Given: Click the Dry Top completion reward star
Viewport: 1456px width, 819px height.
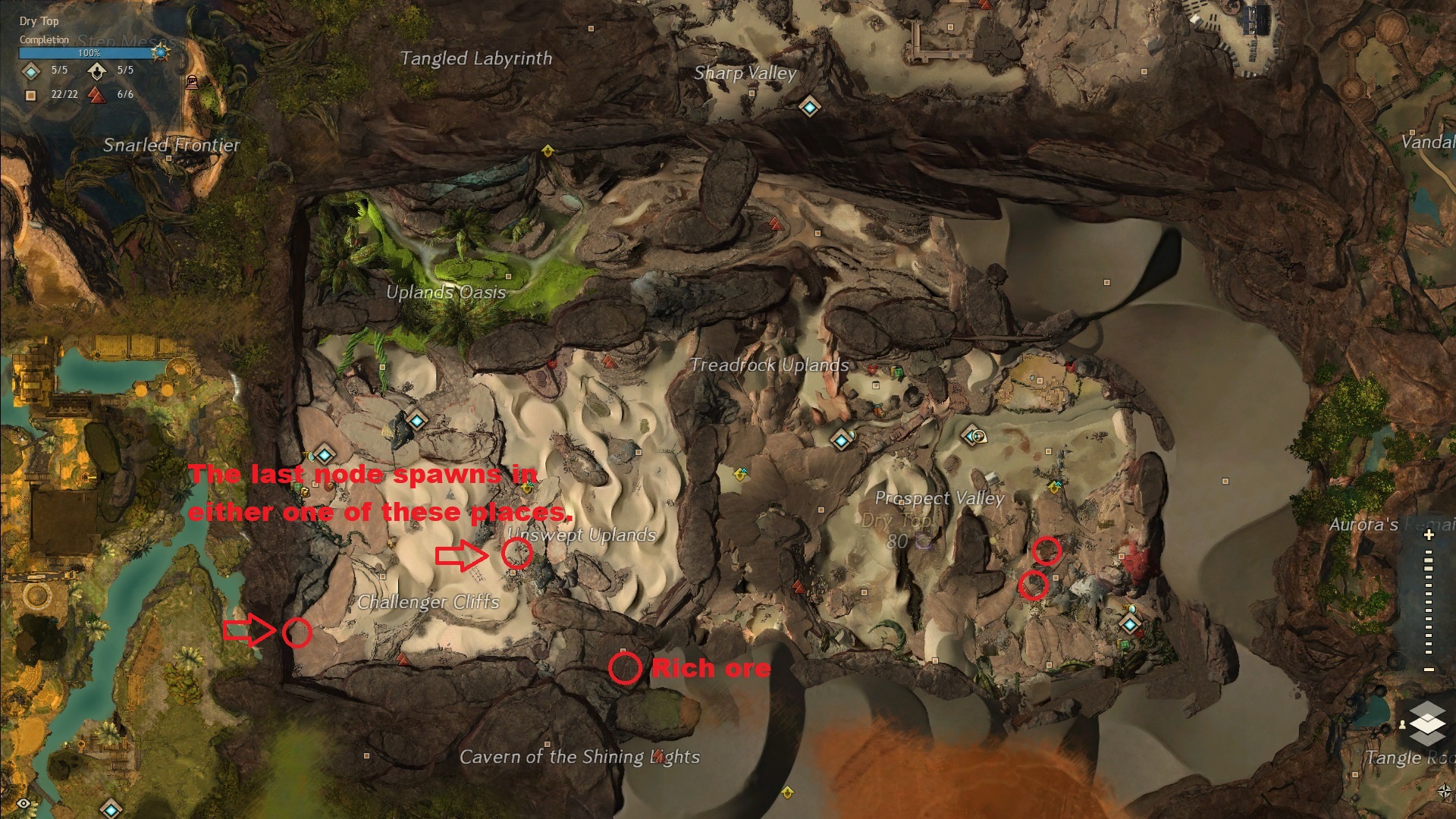Looking at the screenshot, I should coord(160,52).
